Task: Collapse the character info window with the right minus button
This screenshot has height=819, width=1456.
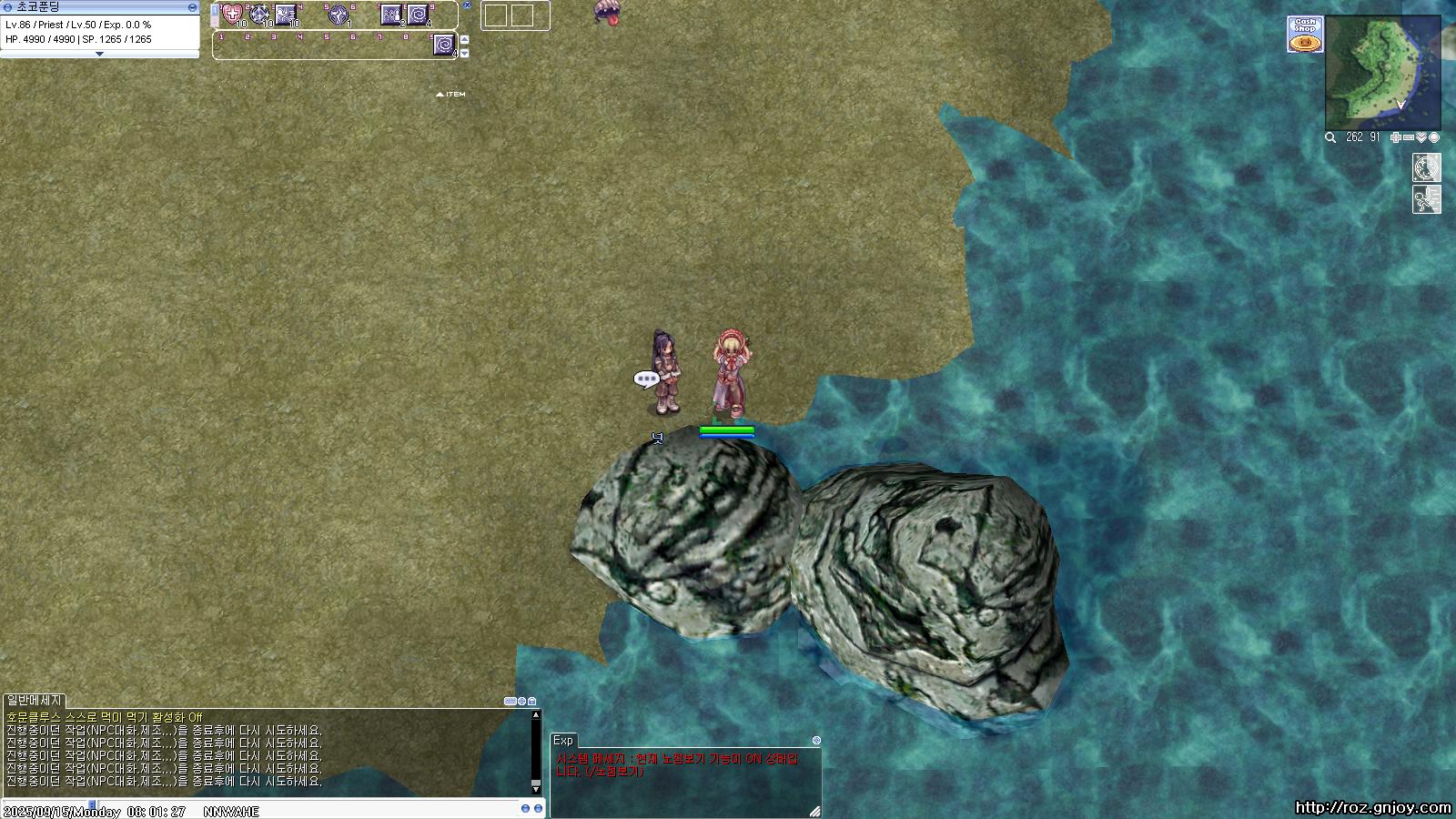Action: click(x=192, y=7)
